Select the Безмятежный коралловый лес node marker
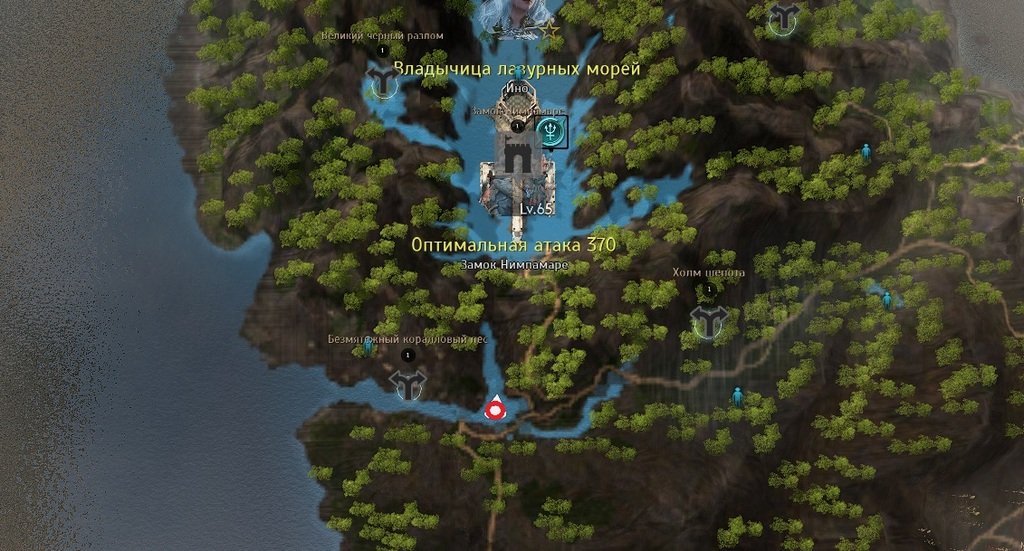The image size is (1024, 551). [407, 382]
